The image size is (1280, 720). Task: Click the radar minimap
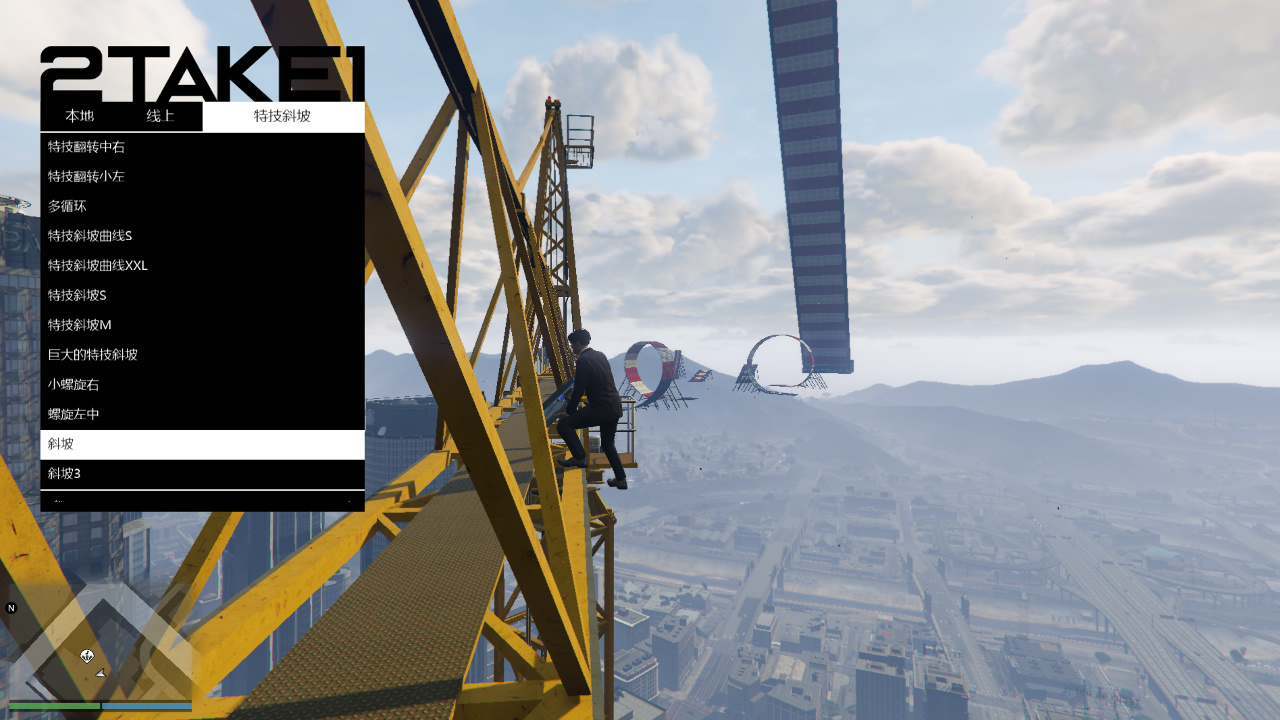coord(100,645)
